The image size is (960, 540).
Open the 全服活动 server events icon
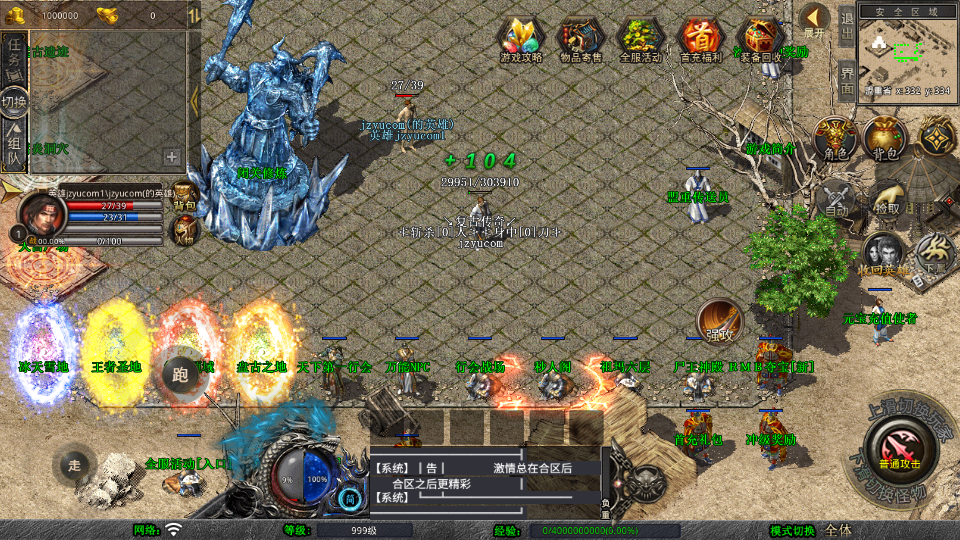(x=640, y=40)
